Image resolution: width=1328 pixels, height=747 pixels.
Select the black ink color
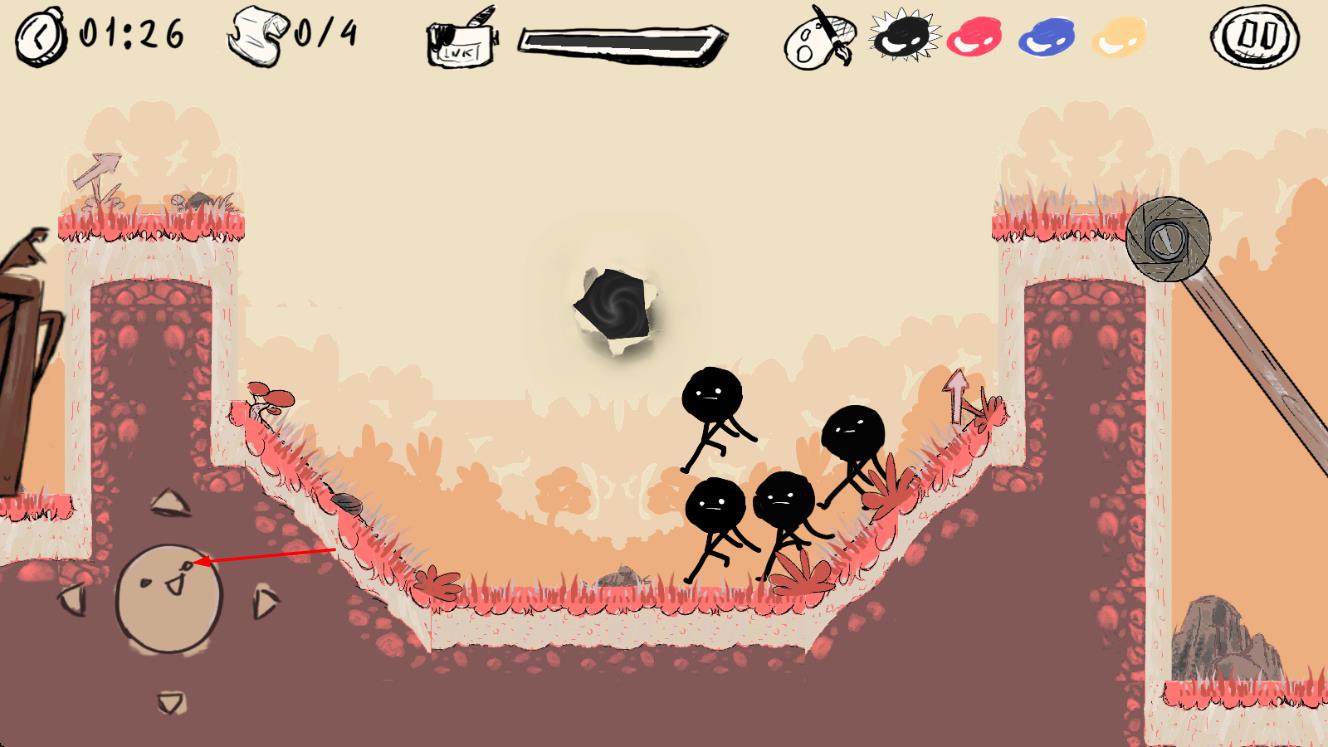point(904,36)
